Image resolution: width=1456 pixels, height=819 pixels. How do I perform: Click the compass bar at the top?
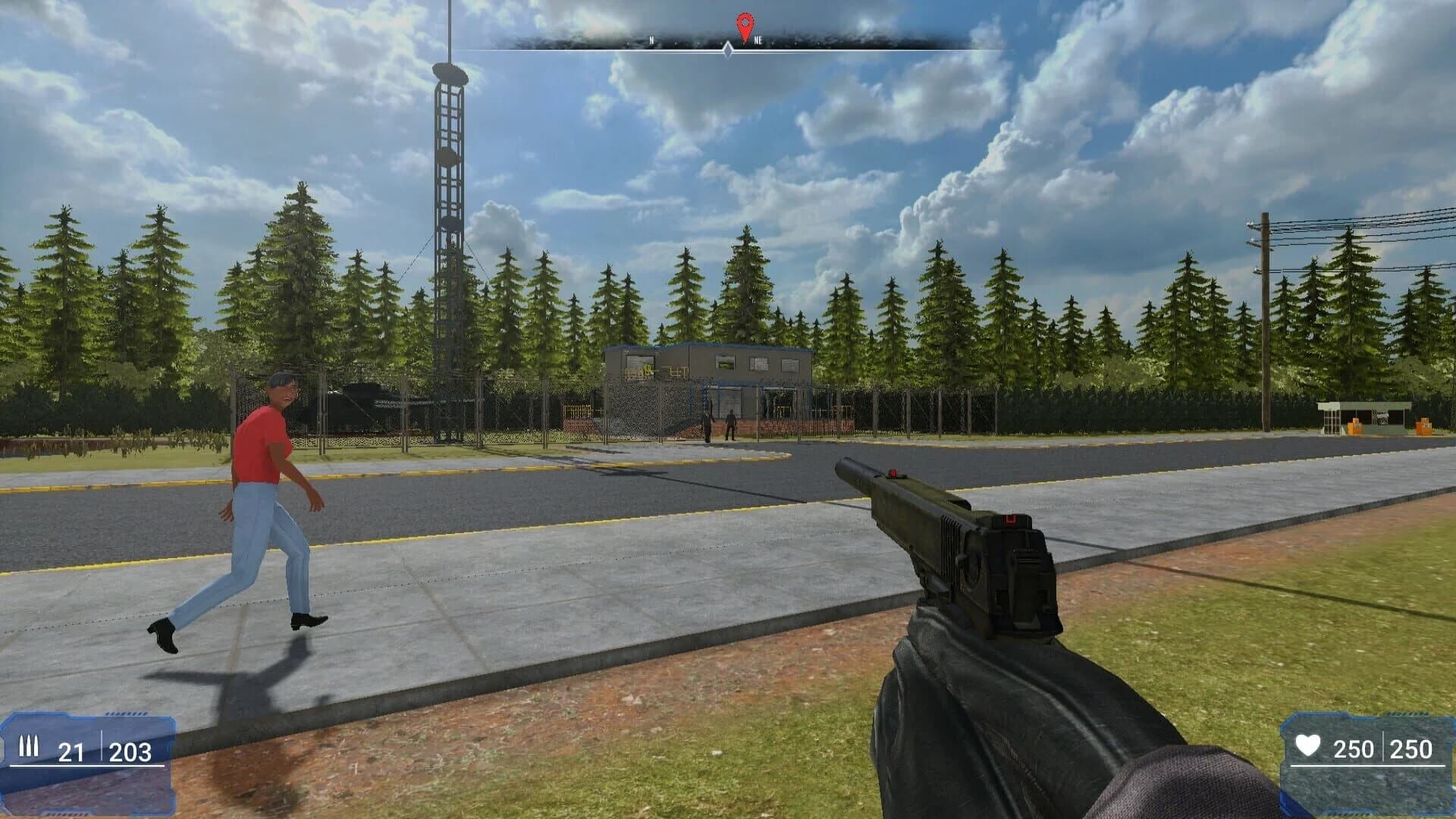pos(728,34)
